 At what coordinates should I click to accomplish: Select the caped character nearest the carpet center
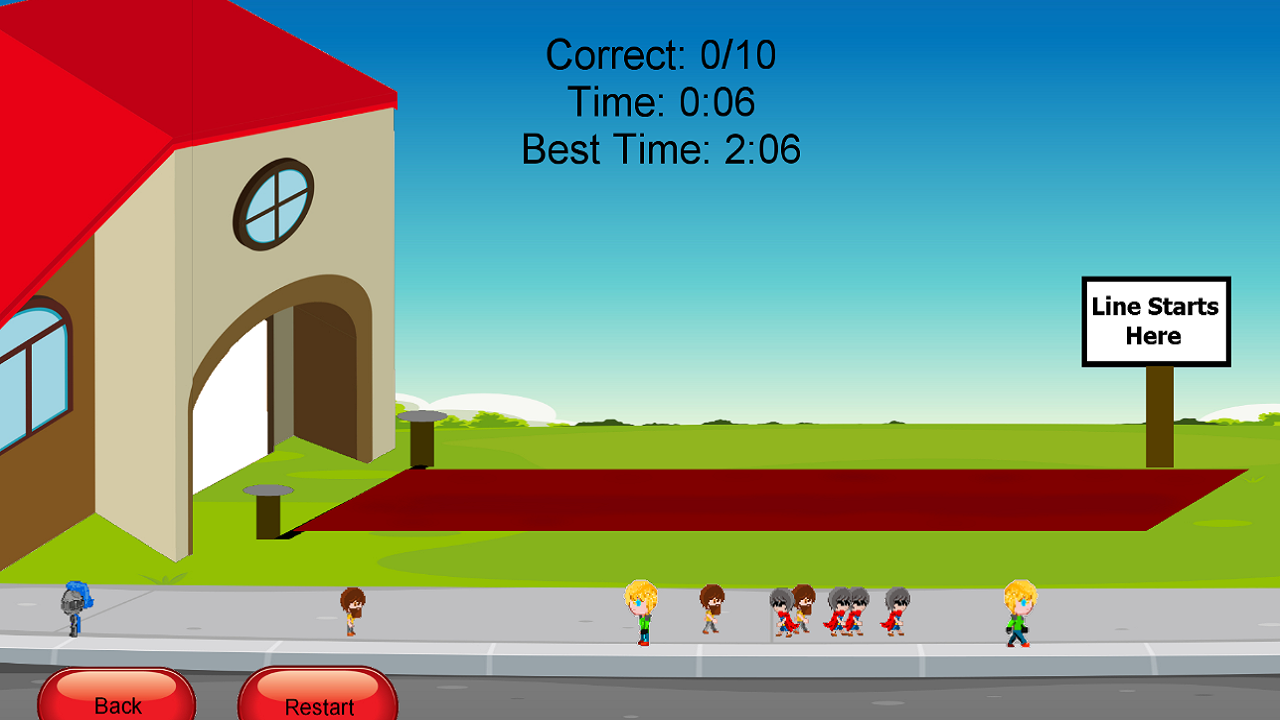[x=780, y=612]
